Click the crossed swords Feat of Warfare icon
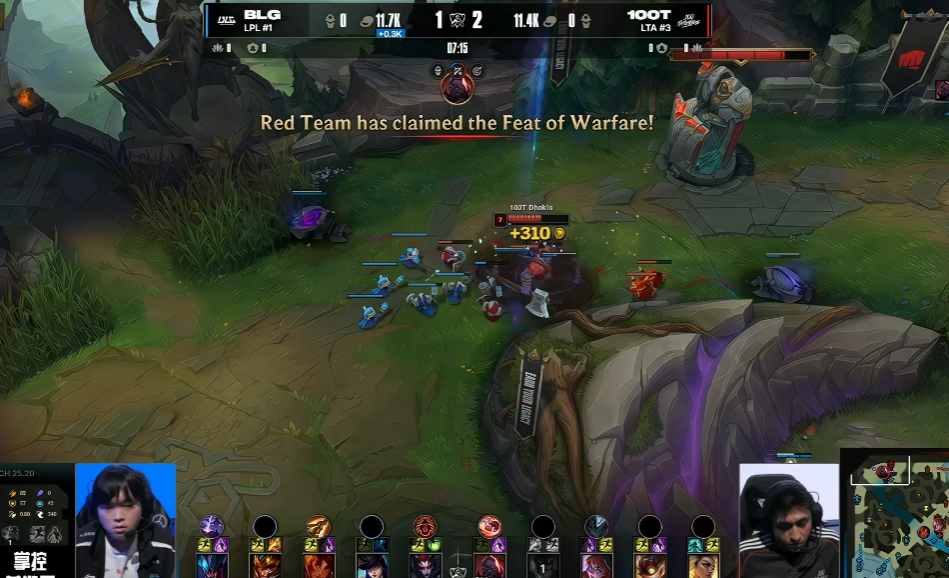Image resolution: width=949 pixels, height=578 pixels. (457, 69)
